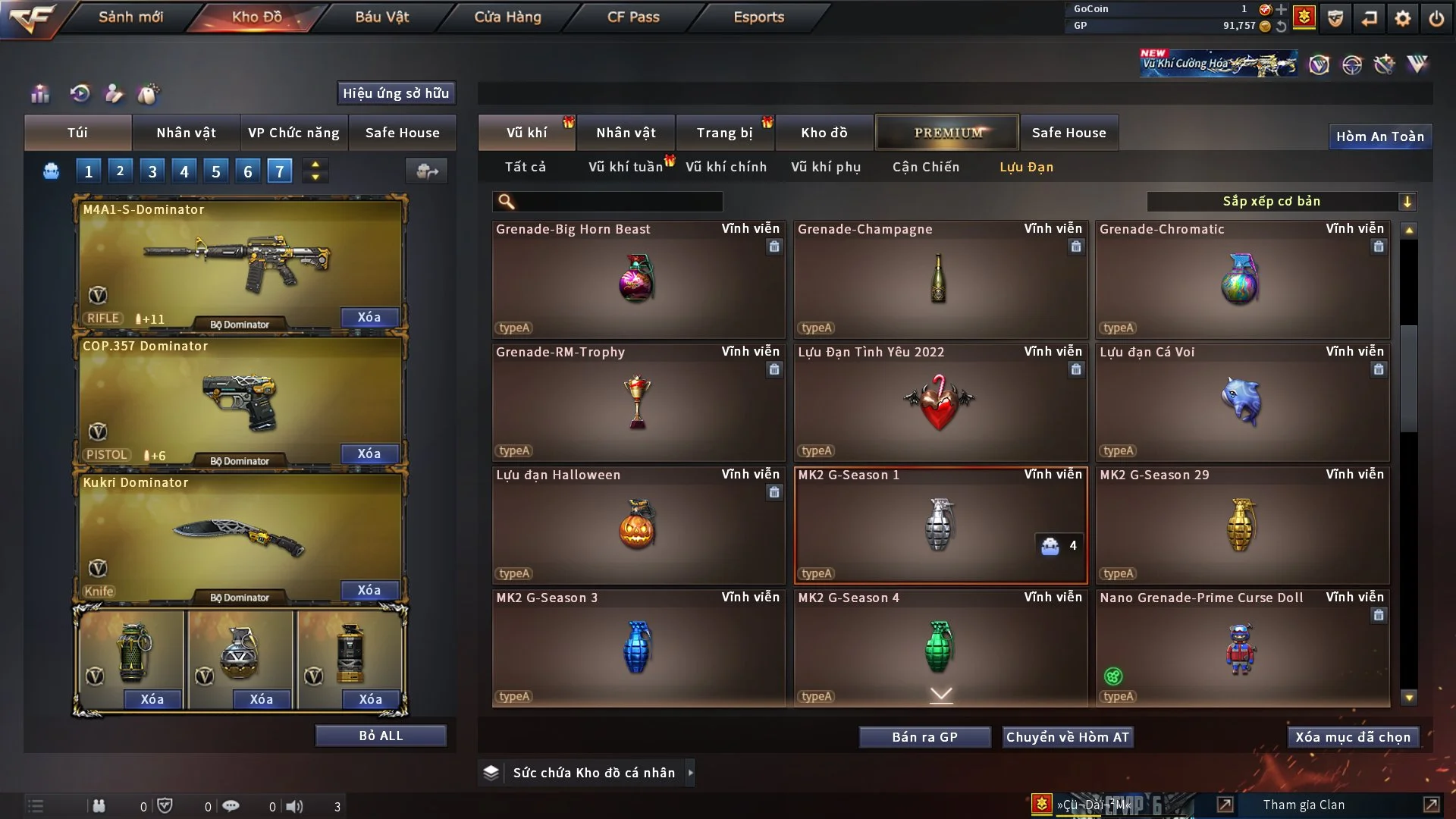
Task: Switch to bag preset number 3
Action: coord(152,171)
